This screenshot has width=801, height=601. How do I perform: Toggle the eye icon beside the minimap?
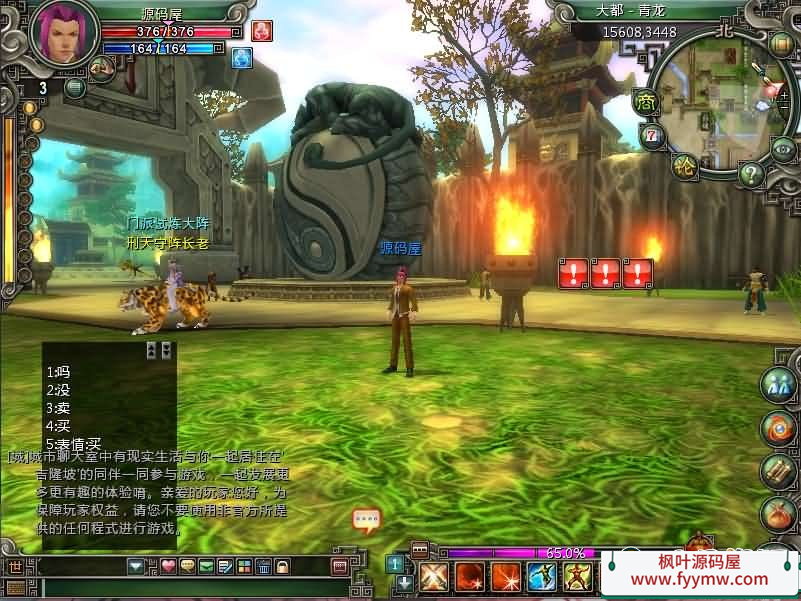pos(783,148)
